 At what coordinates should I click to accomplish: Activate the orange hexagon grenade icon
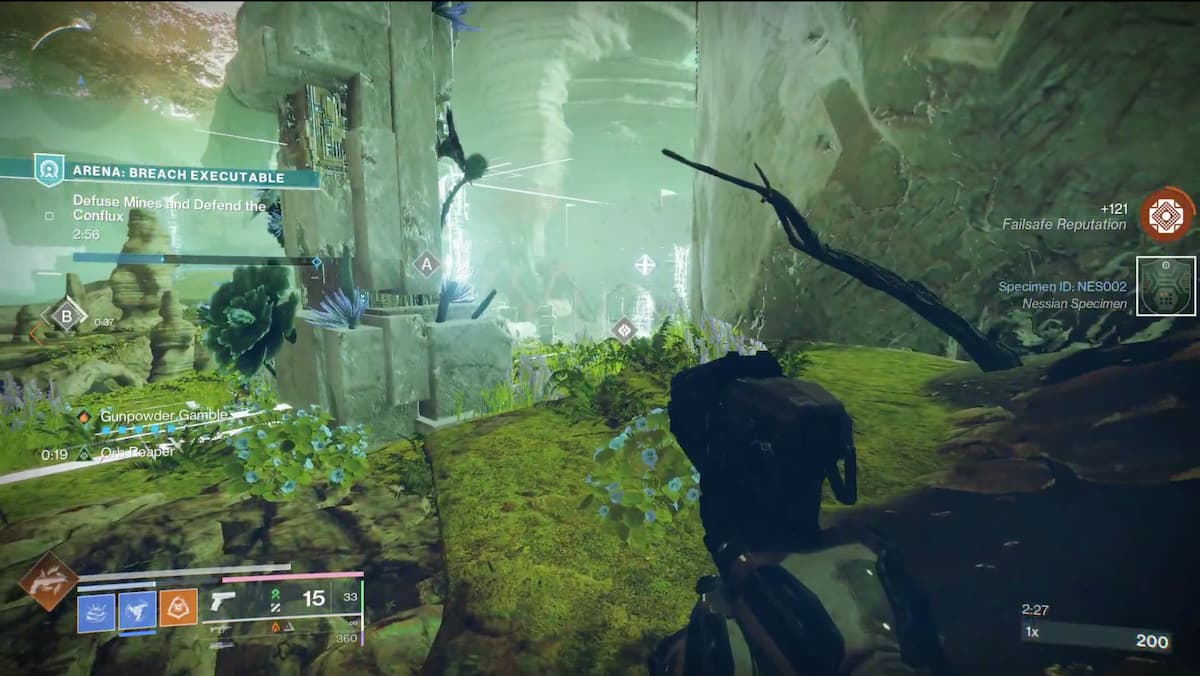[x=178, y=611]
